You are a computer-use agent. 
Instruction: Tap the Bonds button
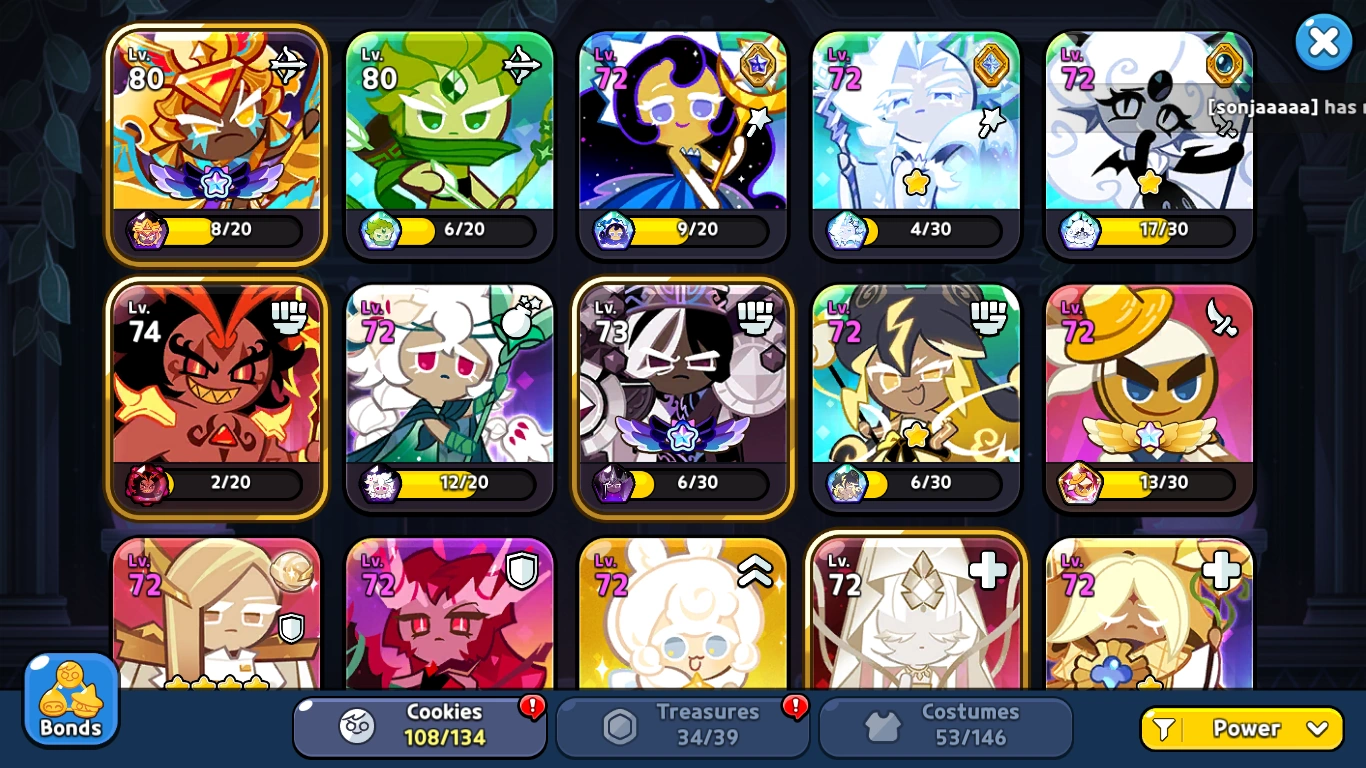(68, 700)
